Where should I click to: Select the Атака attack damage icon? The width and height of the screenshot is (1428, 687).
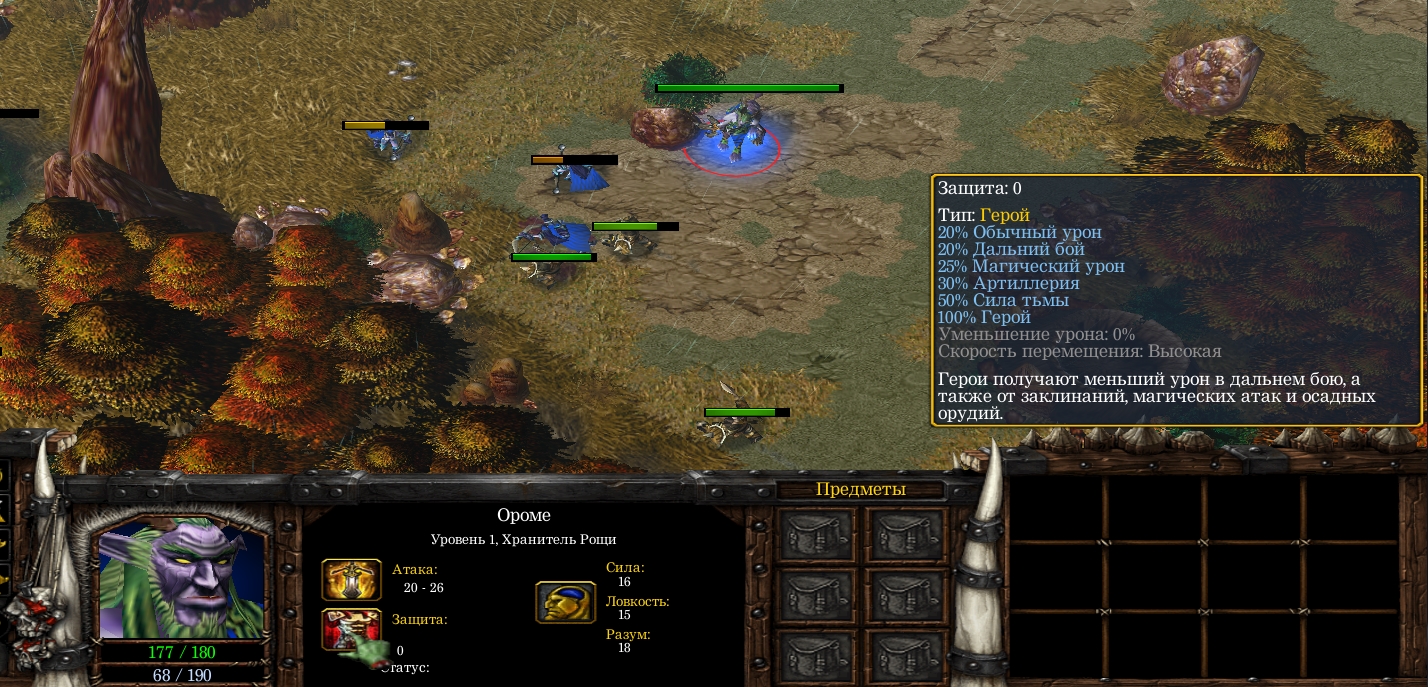point(351,579)
